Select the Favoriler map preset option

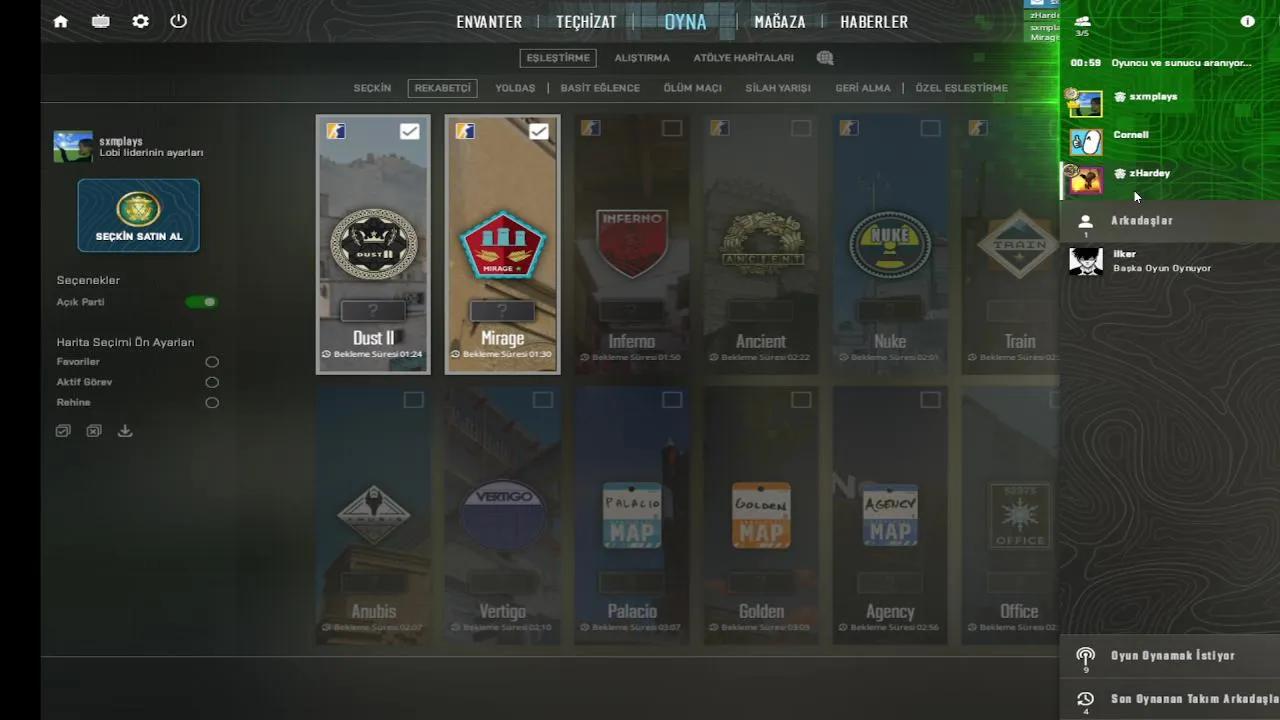click(211, 362)
